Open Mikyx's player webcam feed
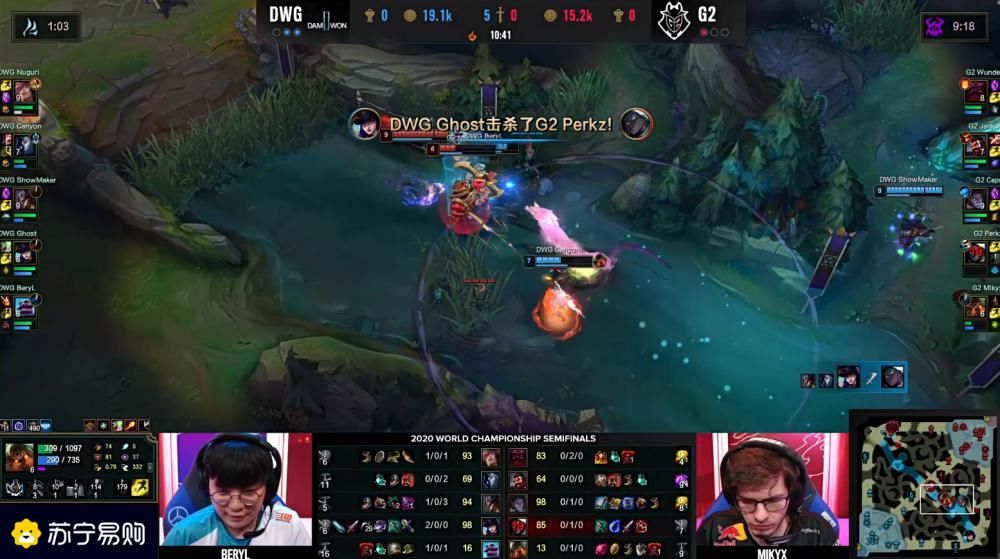The width and height of the screenshot is (1000, 559). [768, 490]
